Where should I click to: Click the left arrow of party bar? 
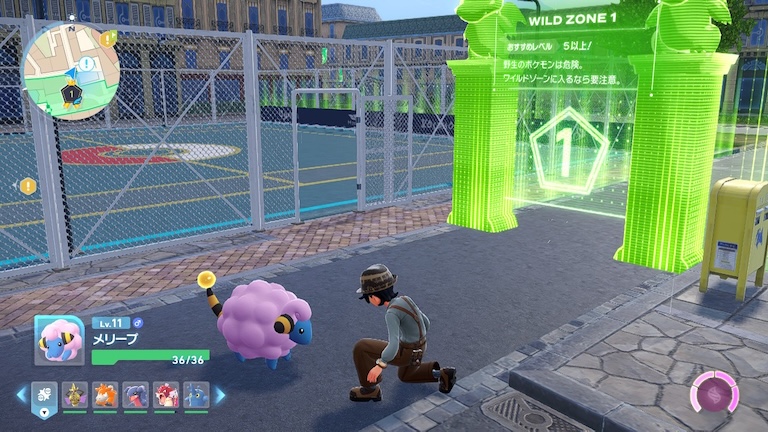pos(21,395)
